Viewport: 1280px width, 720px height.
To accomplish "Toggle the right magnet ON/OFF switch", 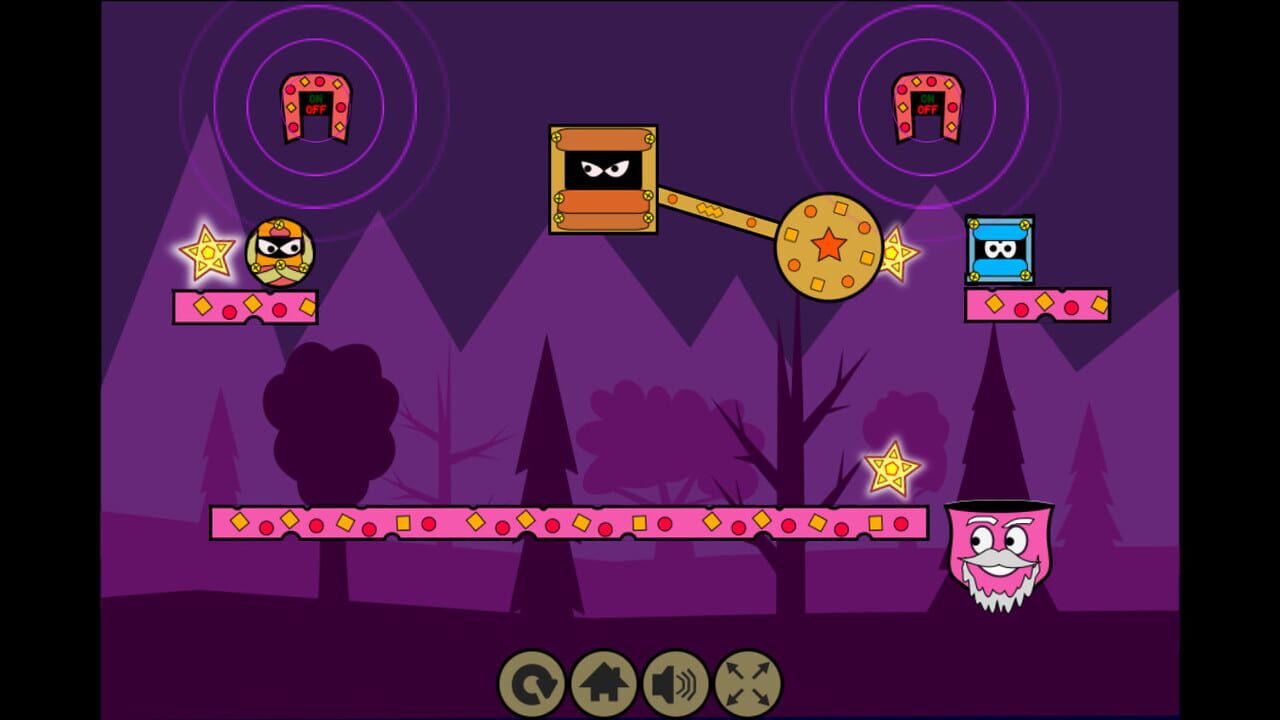I will (927, 102).
